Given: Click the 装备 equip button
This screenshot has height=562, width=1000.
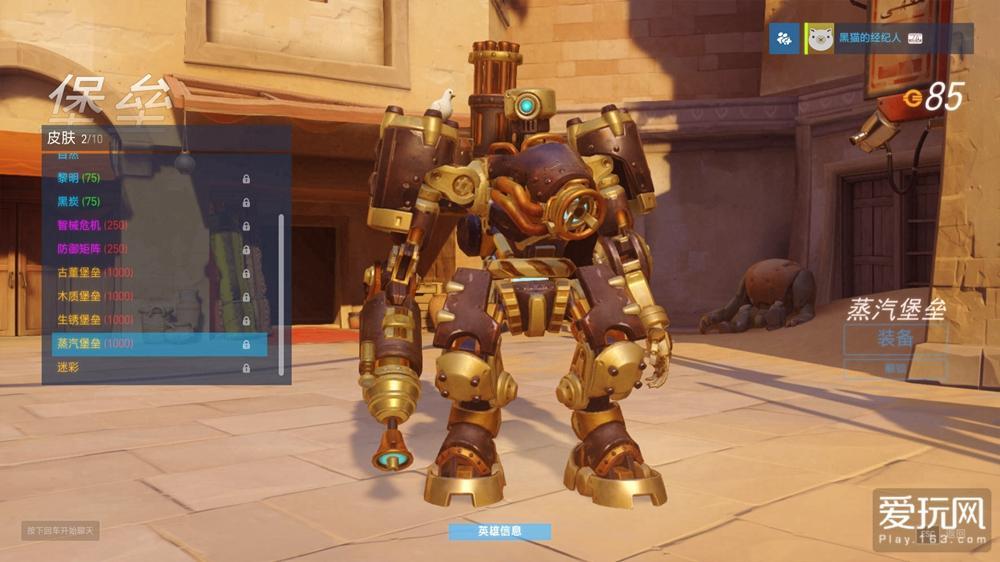Looking at the screenshot, I should pyautogui.click(x=894, y=338).
